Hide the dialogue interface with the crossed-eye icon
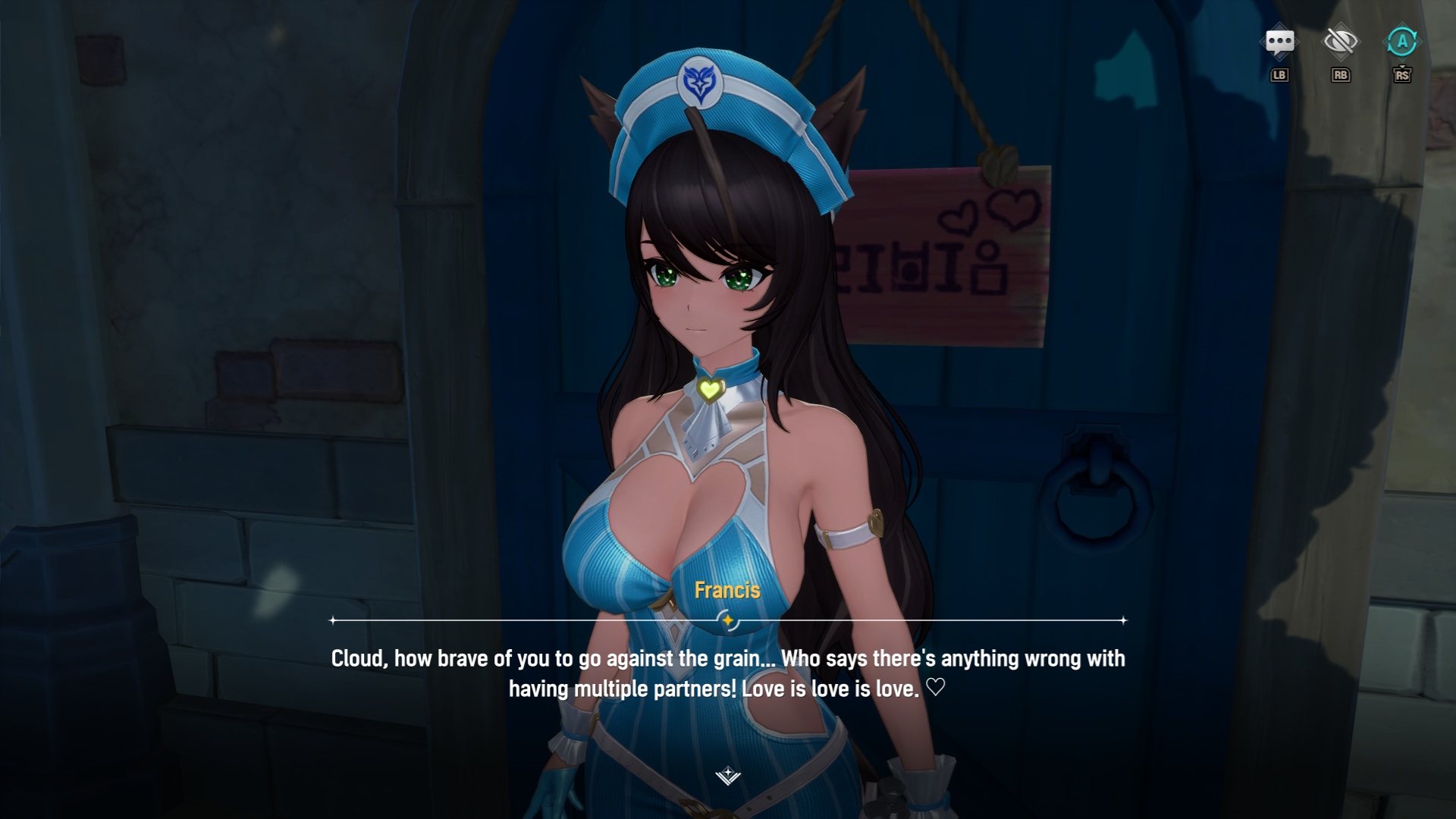 coord(1340,42)
